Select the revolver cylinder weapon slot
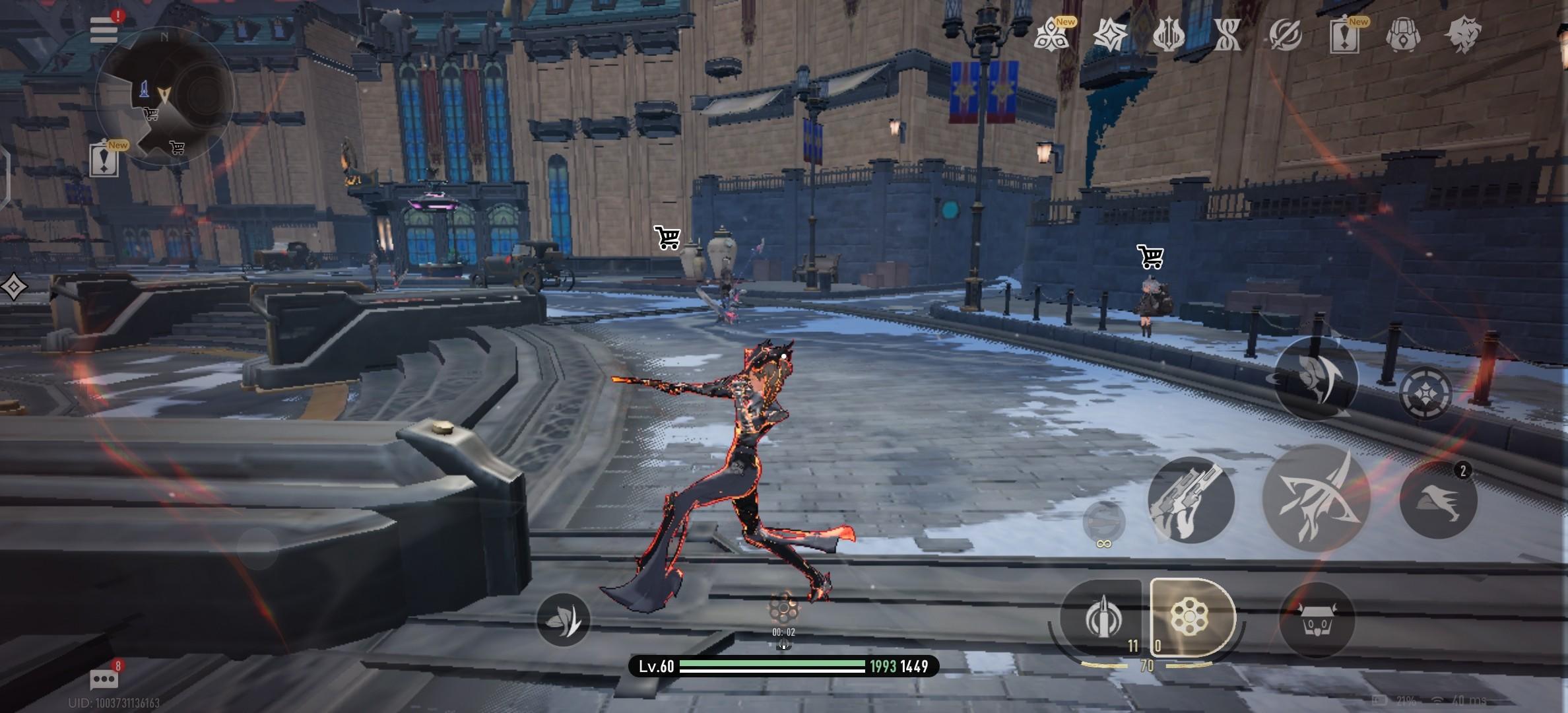The image size is (1568, 713). [x=1190, y=617]
